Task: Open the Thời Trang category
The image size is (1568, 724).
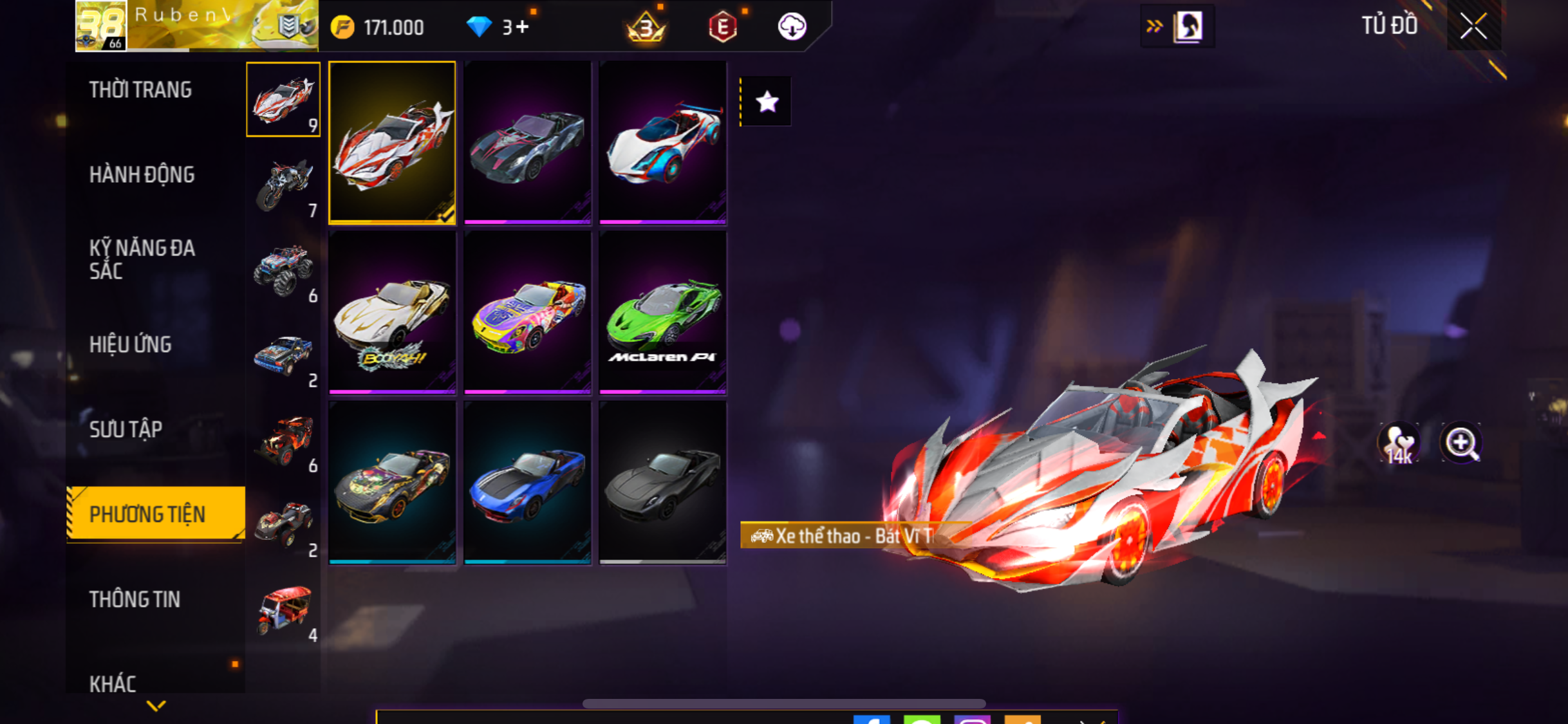Action: click(140, 90)
